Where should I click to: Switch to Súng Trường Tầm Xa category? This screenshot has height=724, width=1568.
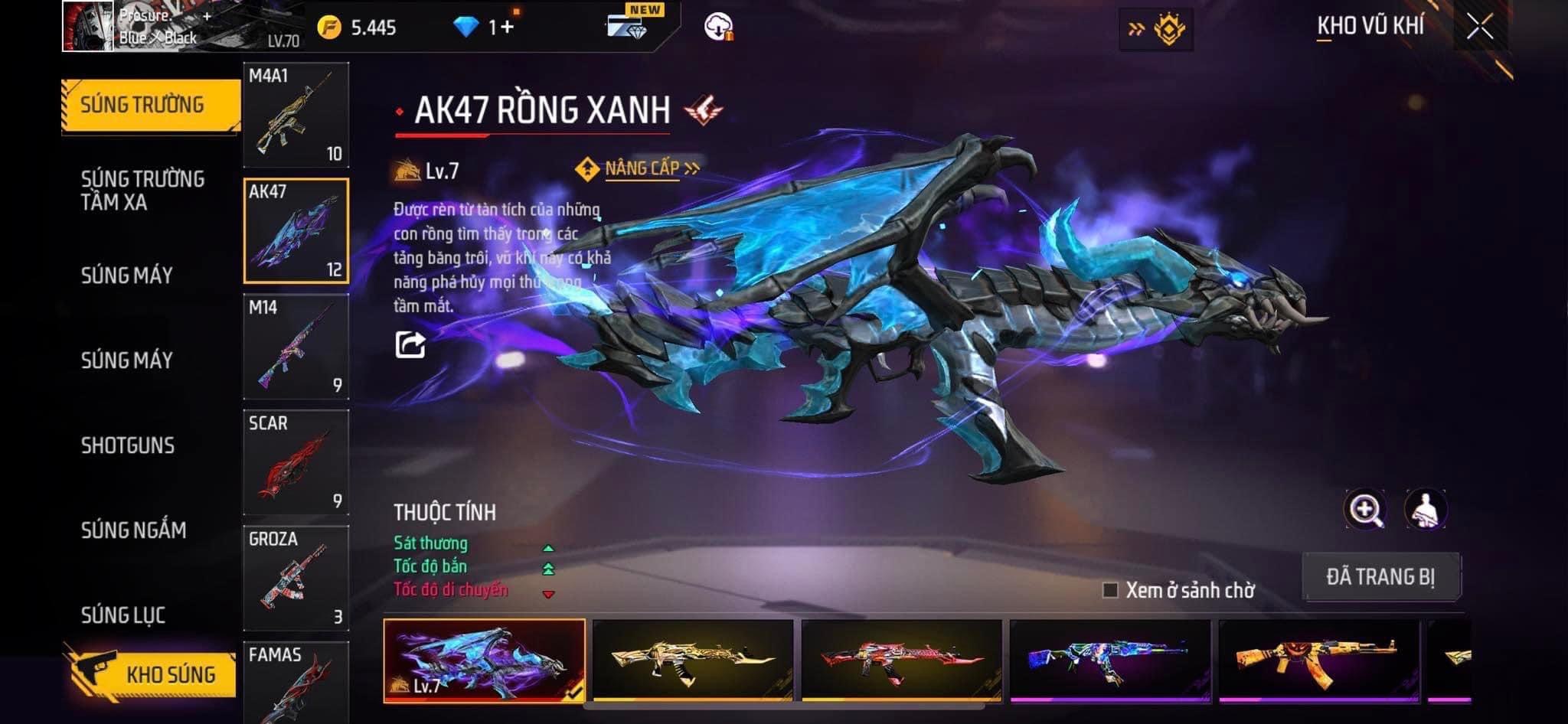tap(143, 191)
